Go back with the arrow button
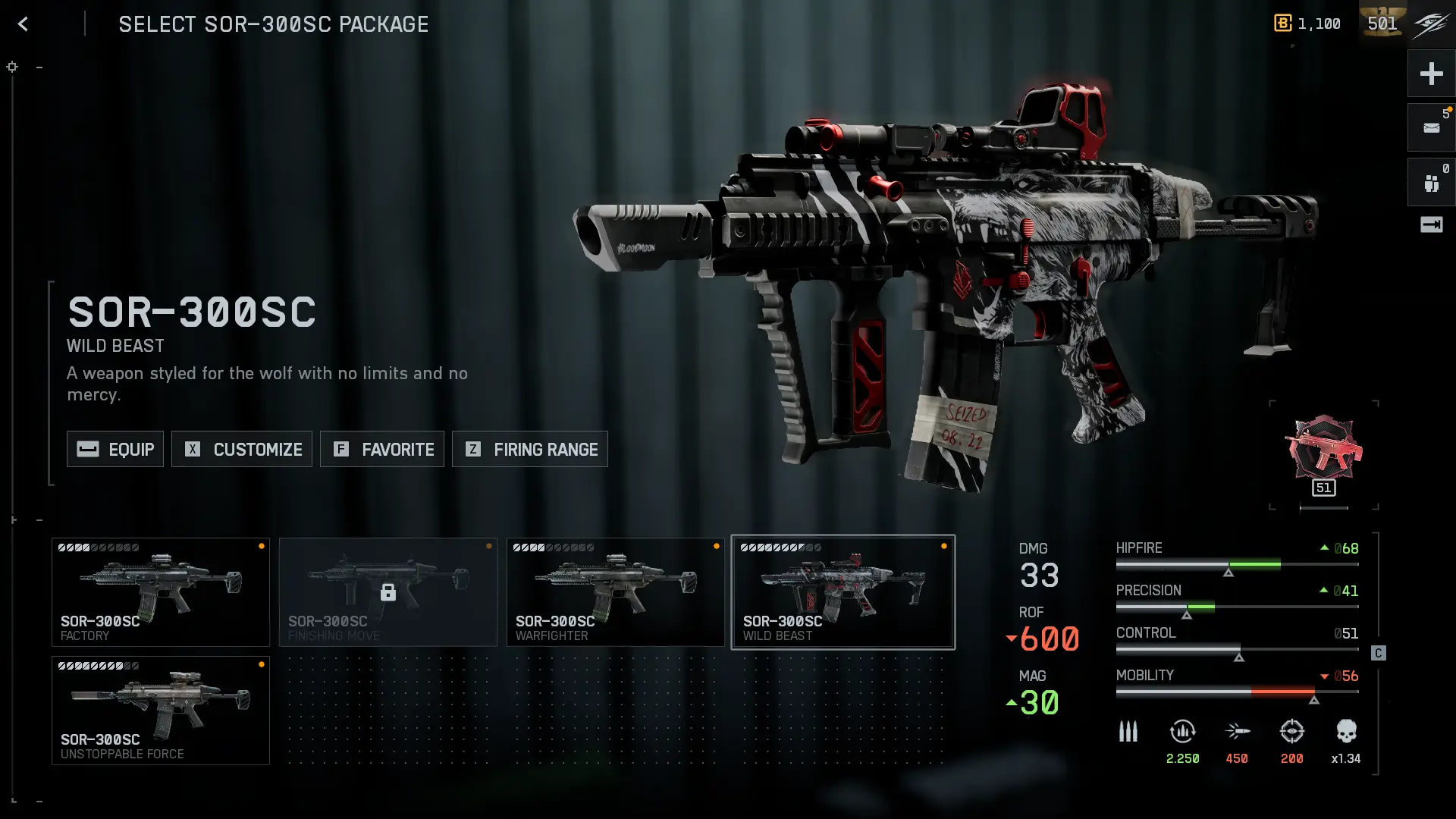 pos(23,24)
